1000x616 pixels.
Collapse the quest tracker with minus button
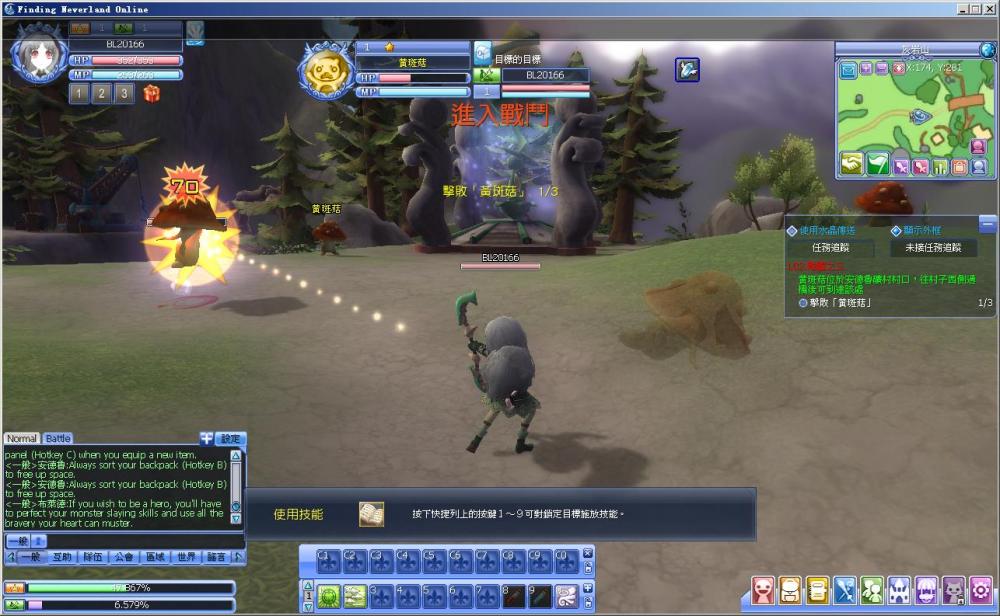pyautogui.click(x=988, y=223)
